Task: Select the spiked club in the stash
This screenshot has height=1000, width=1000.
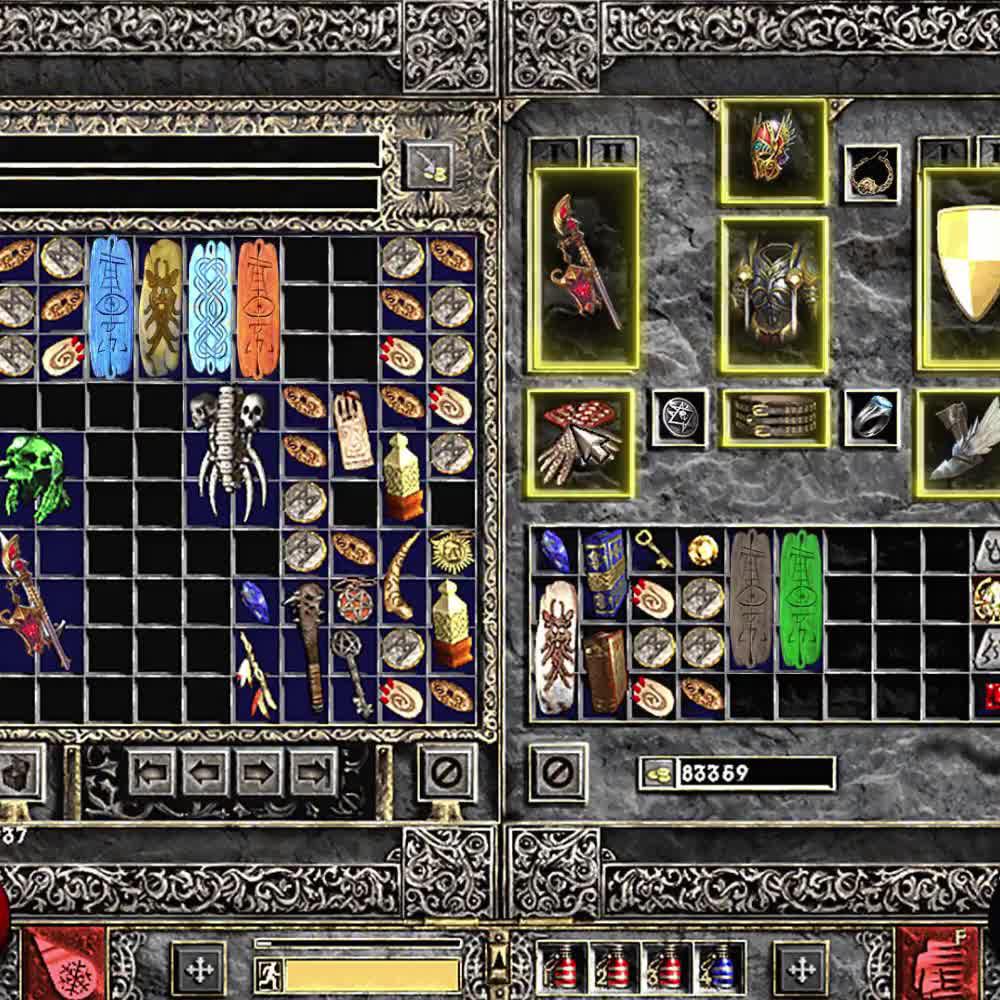Action: 305,644
